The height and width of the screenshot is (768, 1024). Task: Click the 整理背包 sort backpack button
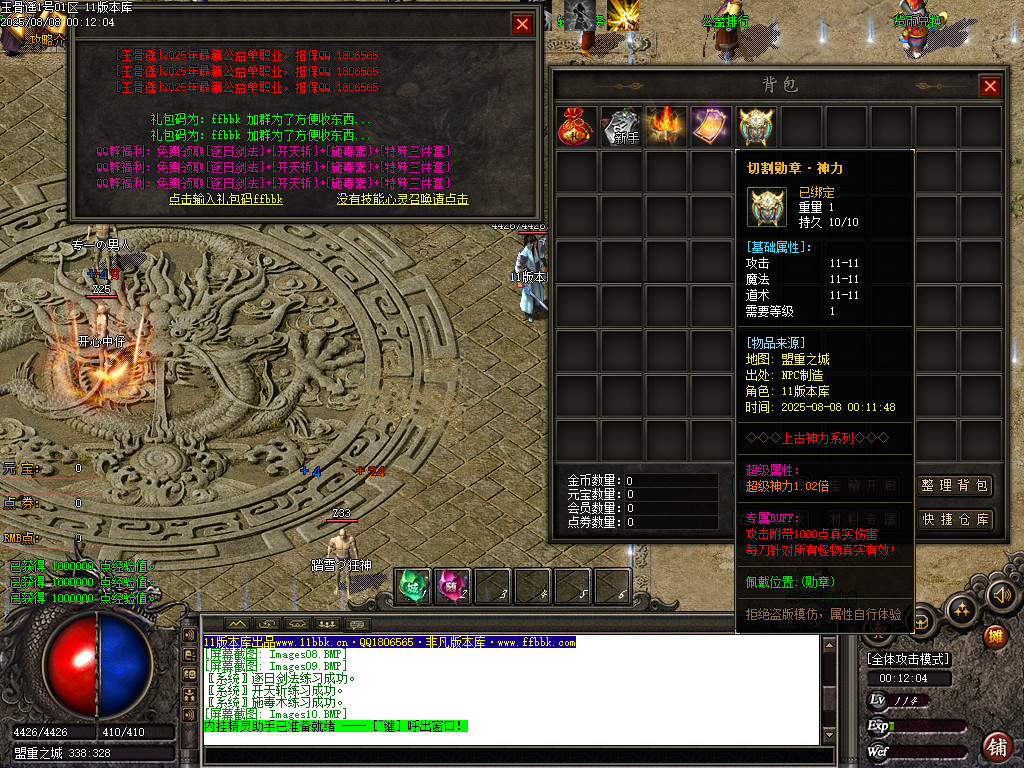tap(956, 486)
